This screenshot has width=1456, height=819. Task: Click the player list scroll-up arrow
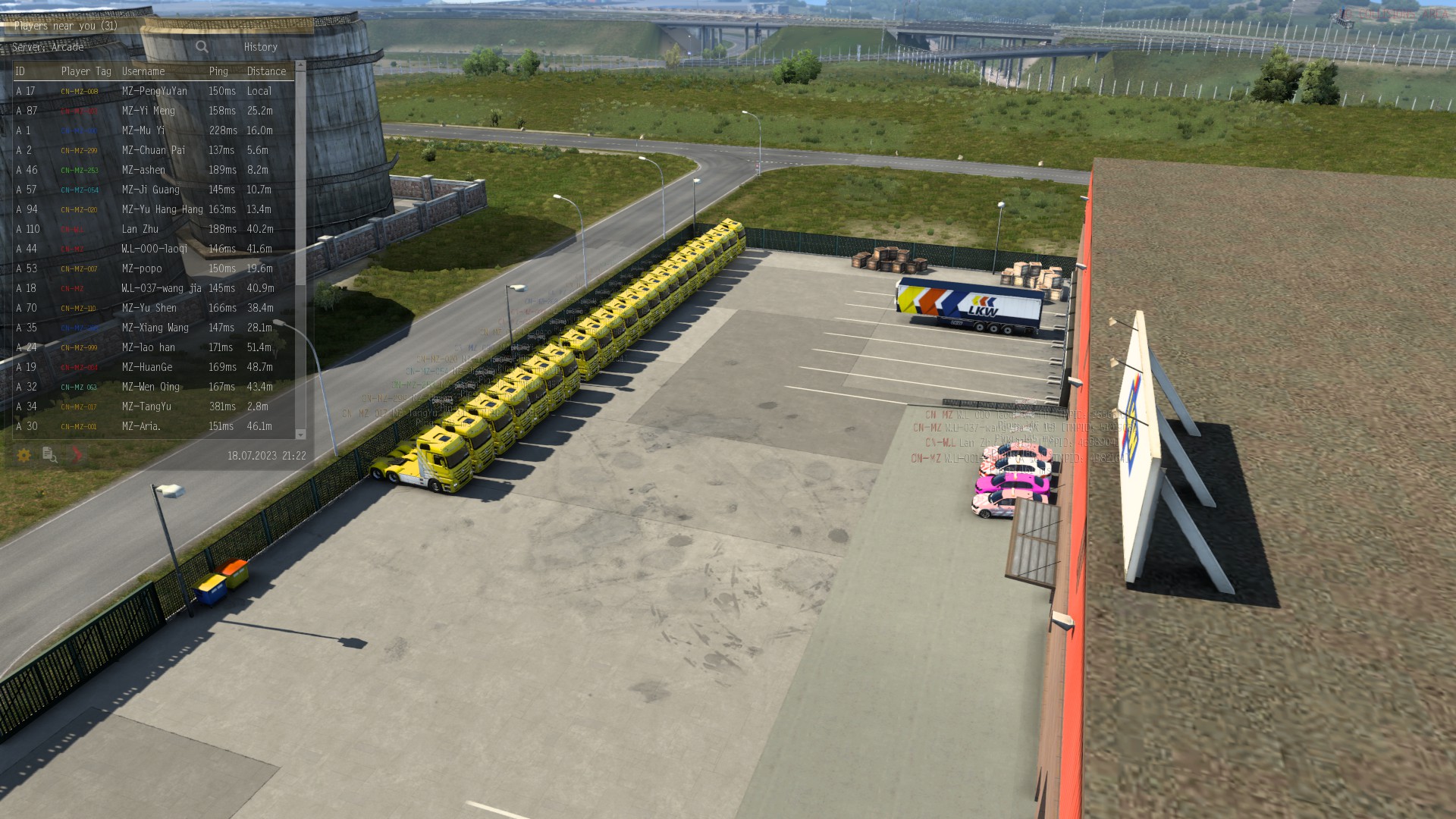[300, 66]
